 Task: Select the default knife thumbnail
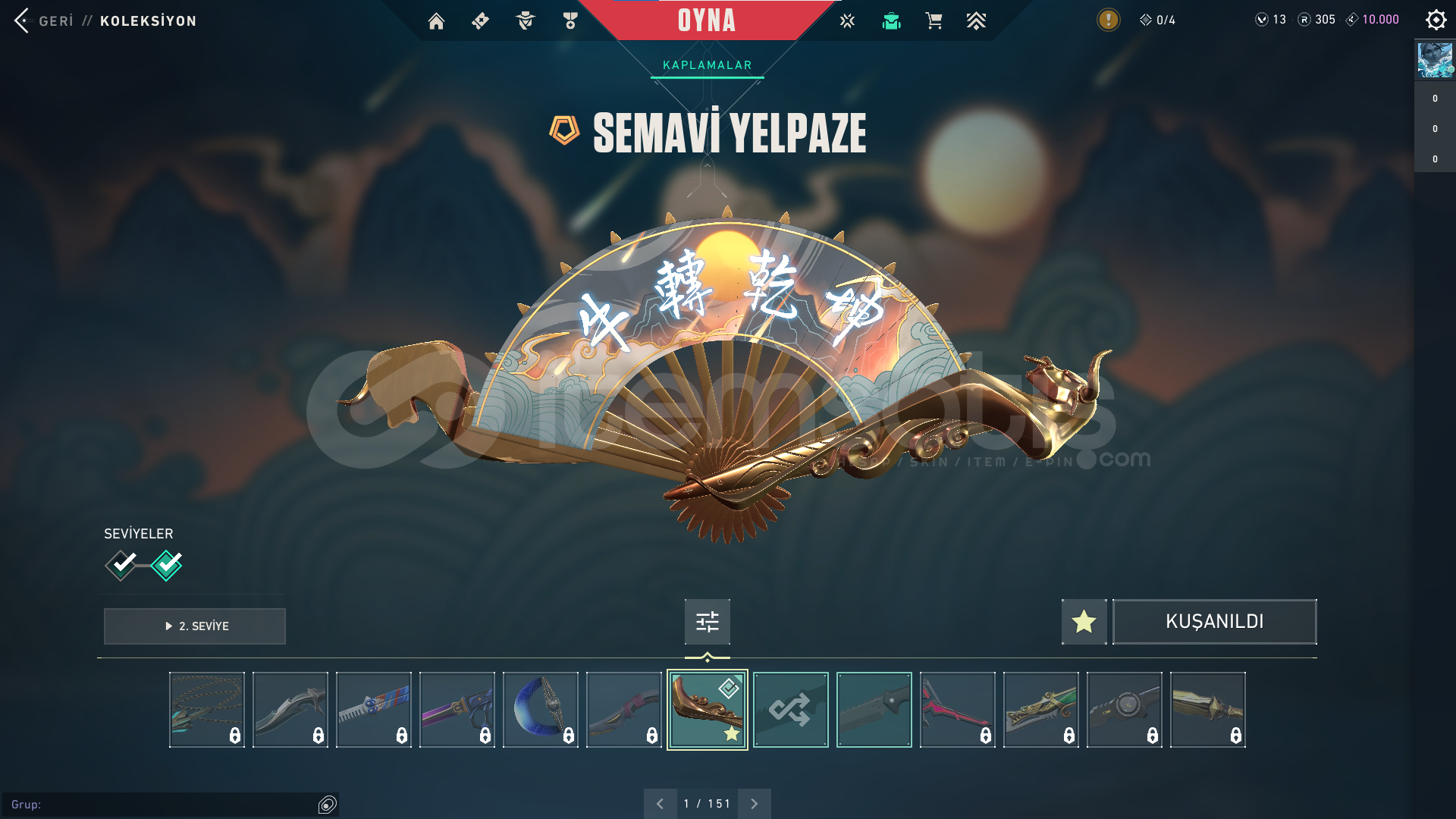874,710
